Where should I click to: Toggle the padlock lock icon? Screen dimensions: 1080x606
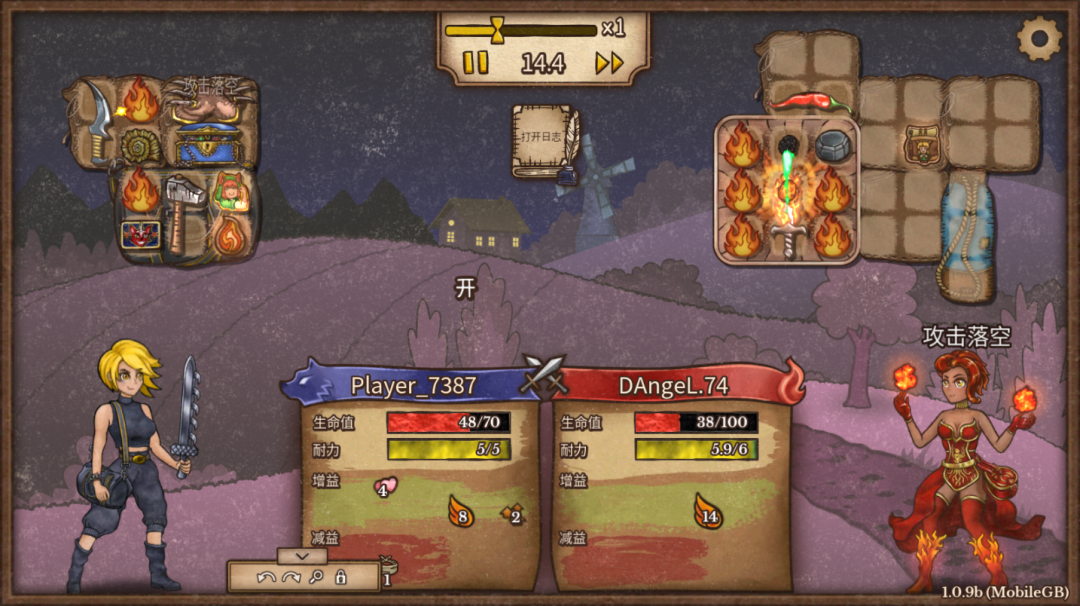click(340, 577)
